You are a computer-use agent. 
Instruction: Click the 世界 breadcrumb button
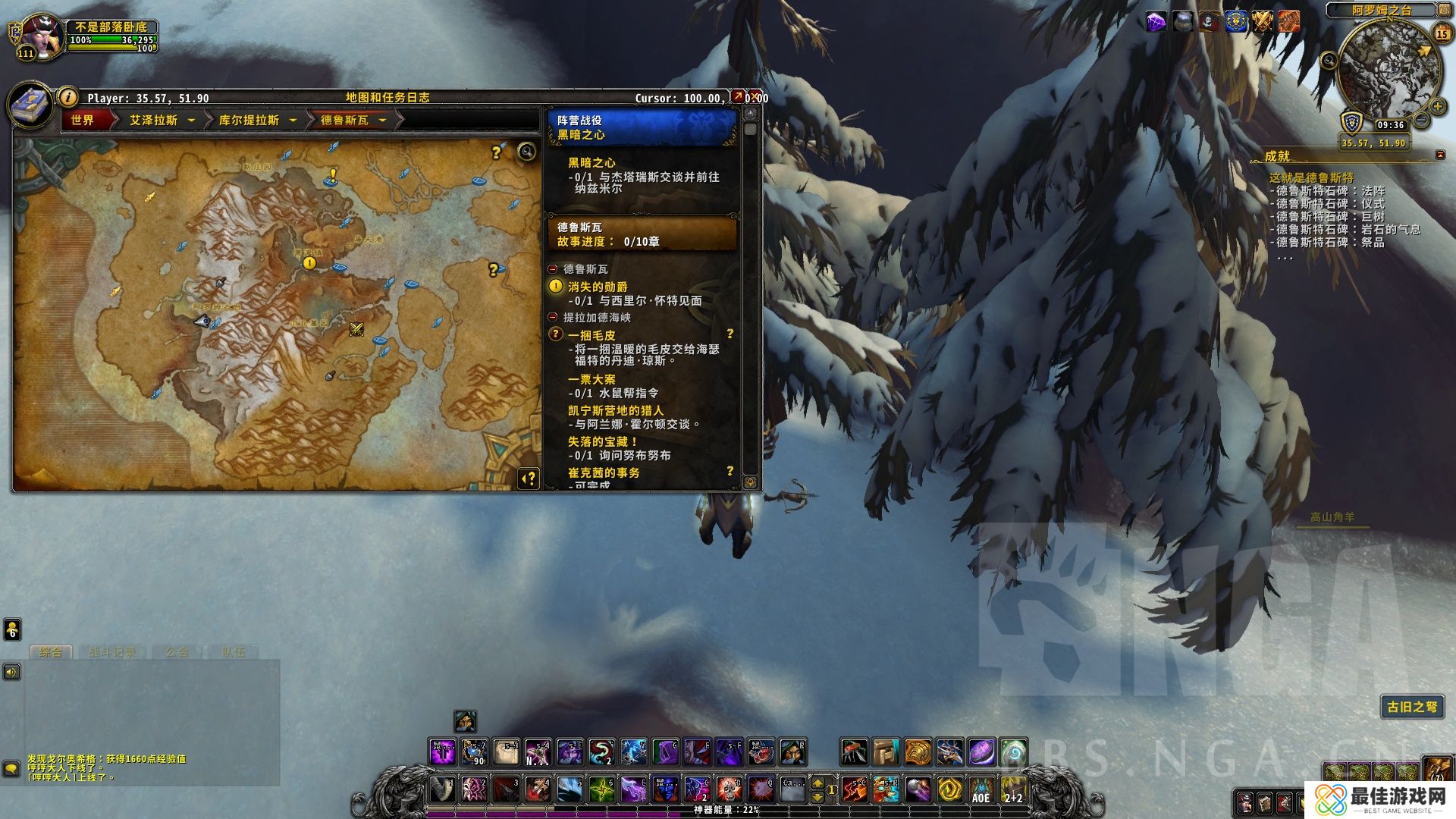pyautogui.click(x=83, y=120)
